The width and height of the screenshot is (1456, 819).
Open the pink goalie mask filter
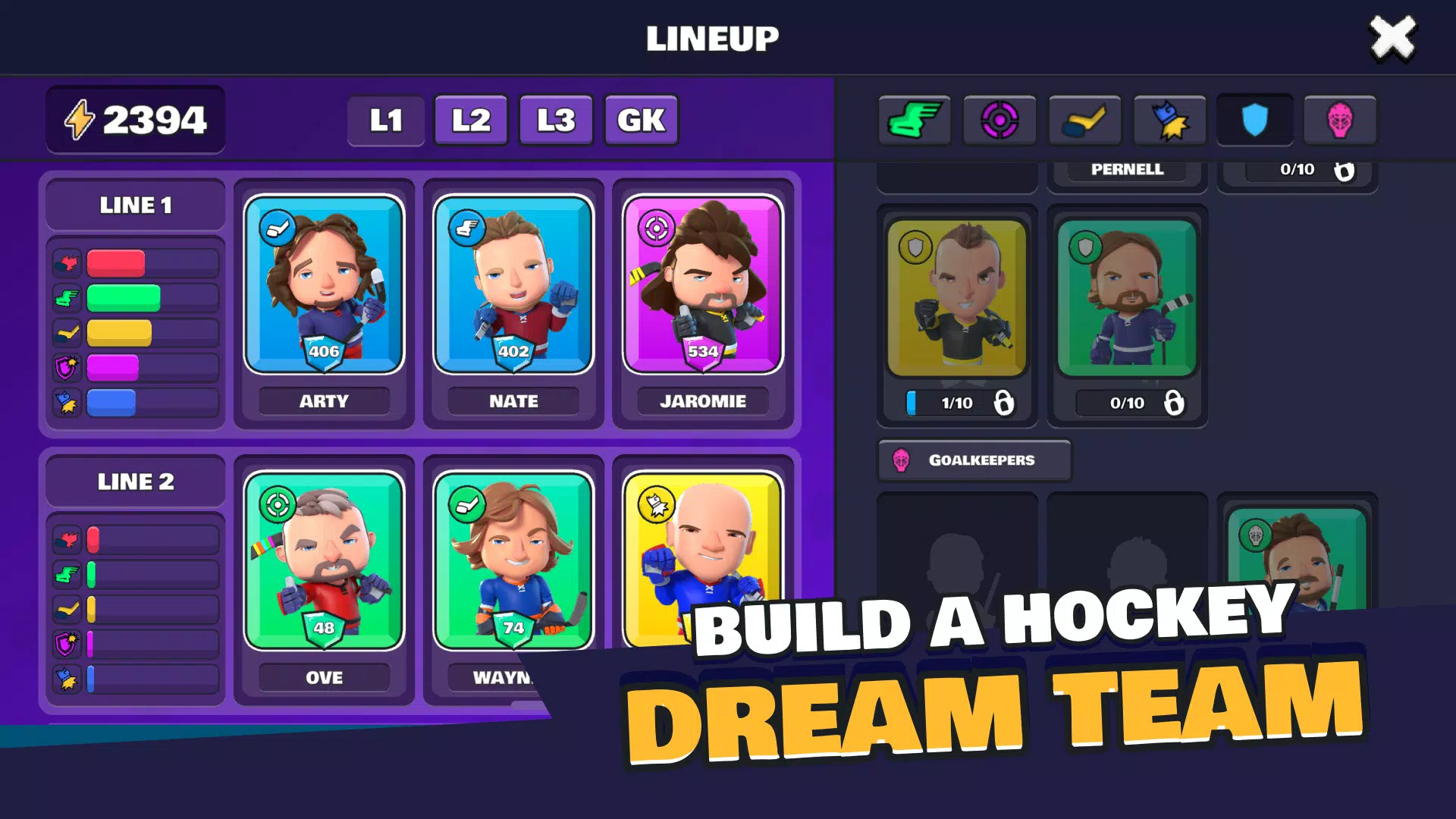tap(1340, 119)
